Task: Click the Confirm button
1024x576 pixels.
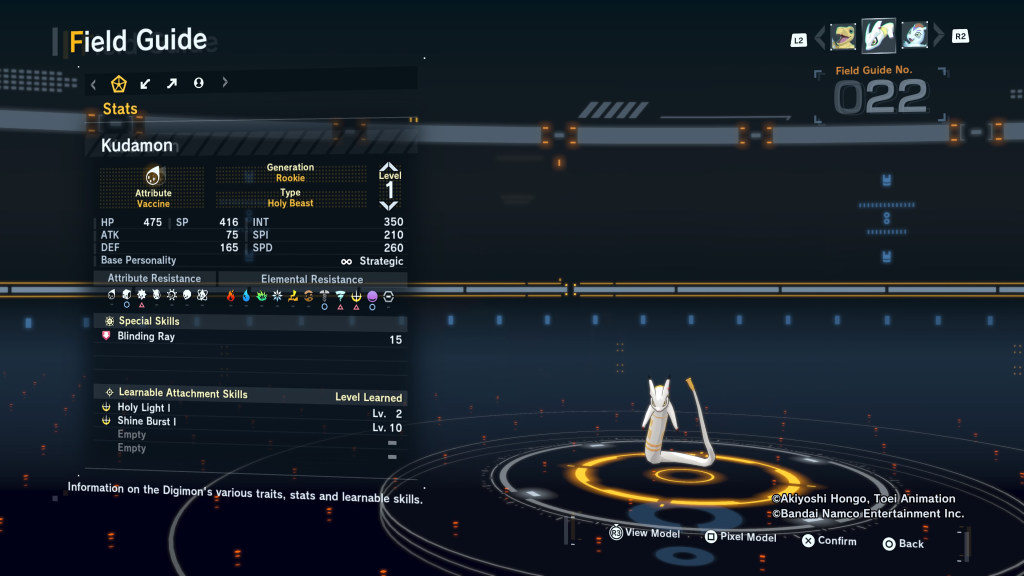Action: [x=828, y=541]
